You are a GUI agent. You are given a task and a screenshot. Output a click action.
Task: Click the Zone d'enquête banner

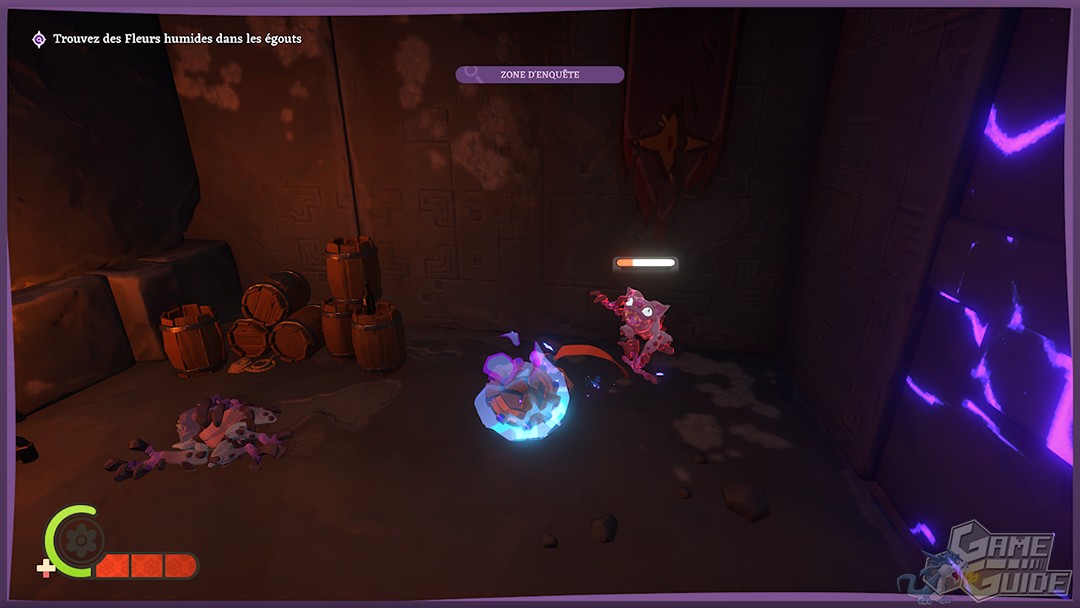(539, 74)
